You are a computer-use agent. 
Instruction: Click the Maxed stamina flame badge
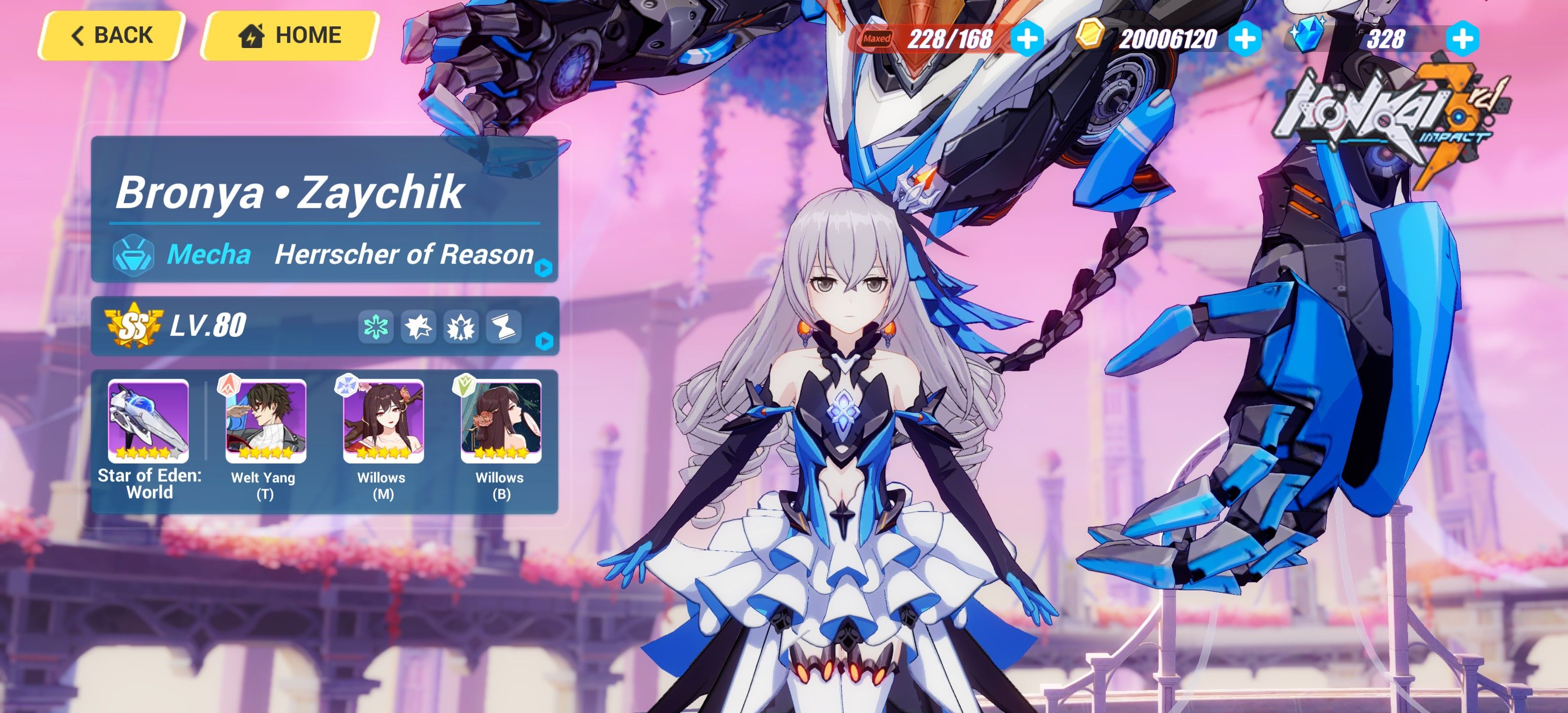pyautogui.click(x=877, y=38)
